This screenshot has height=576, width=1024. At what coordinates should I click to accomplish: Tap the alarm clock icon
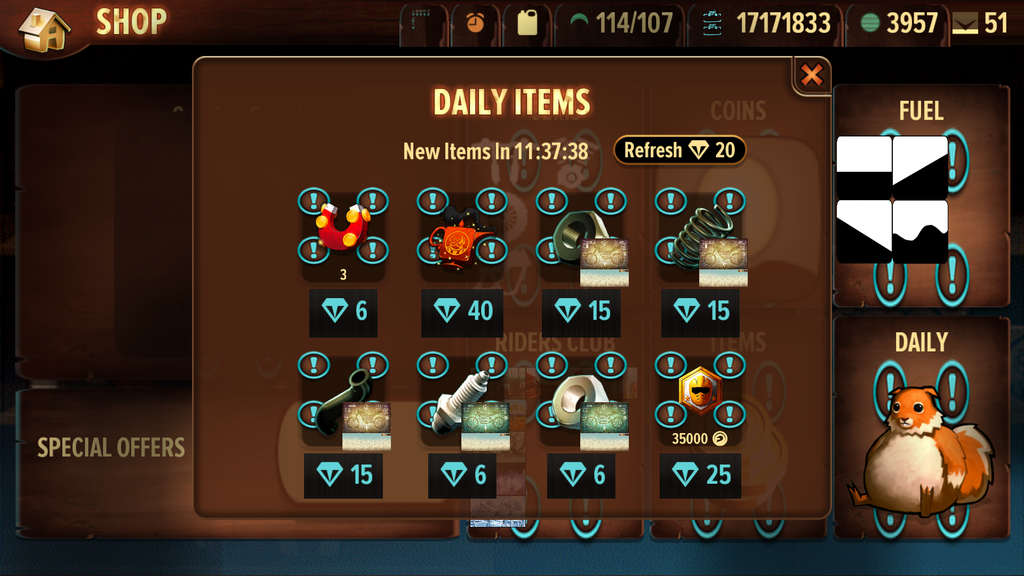(475, 23)
